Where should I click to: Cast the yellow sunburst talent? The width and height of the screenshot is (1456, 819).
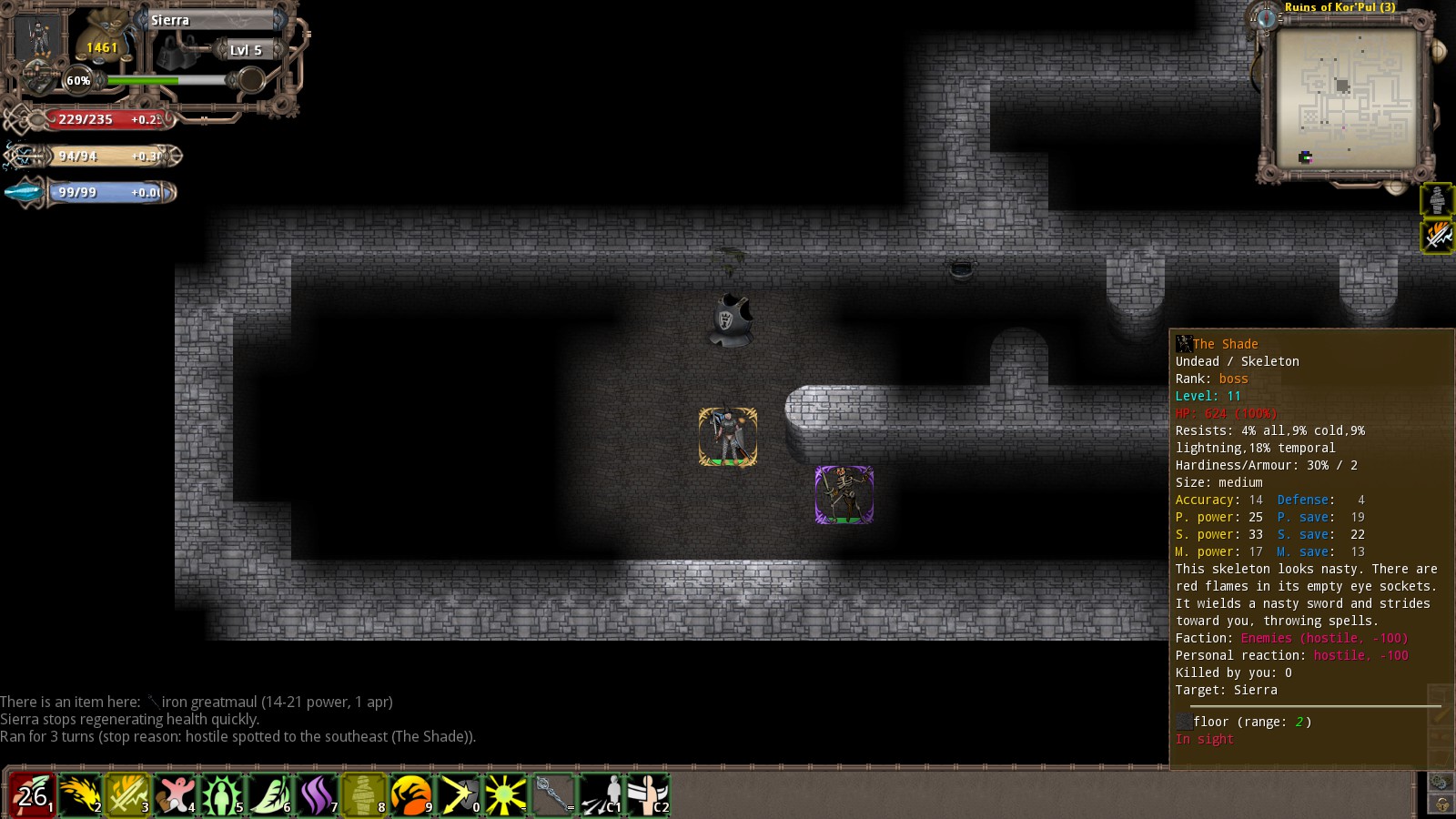506,794
